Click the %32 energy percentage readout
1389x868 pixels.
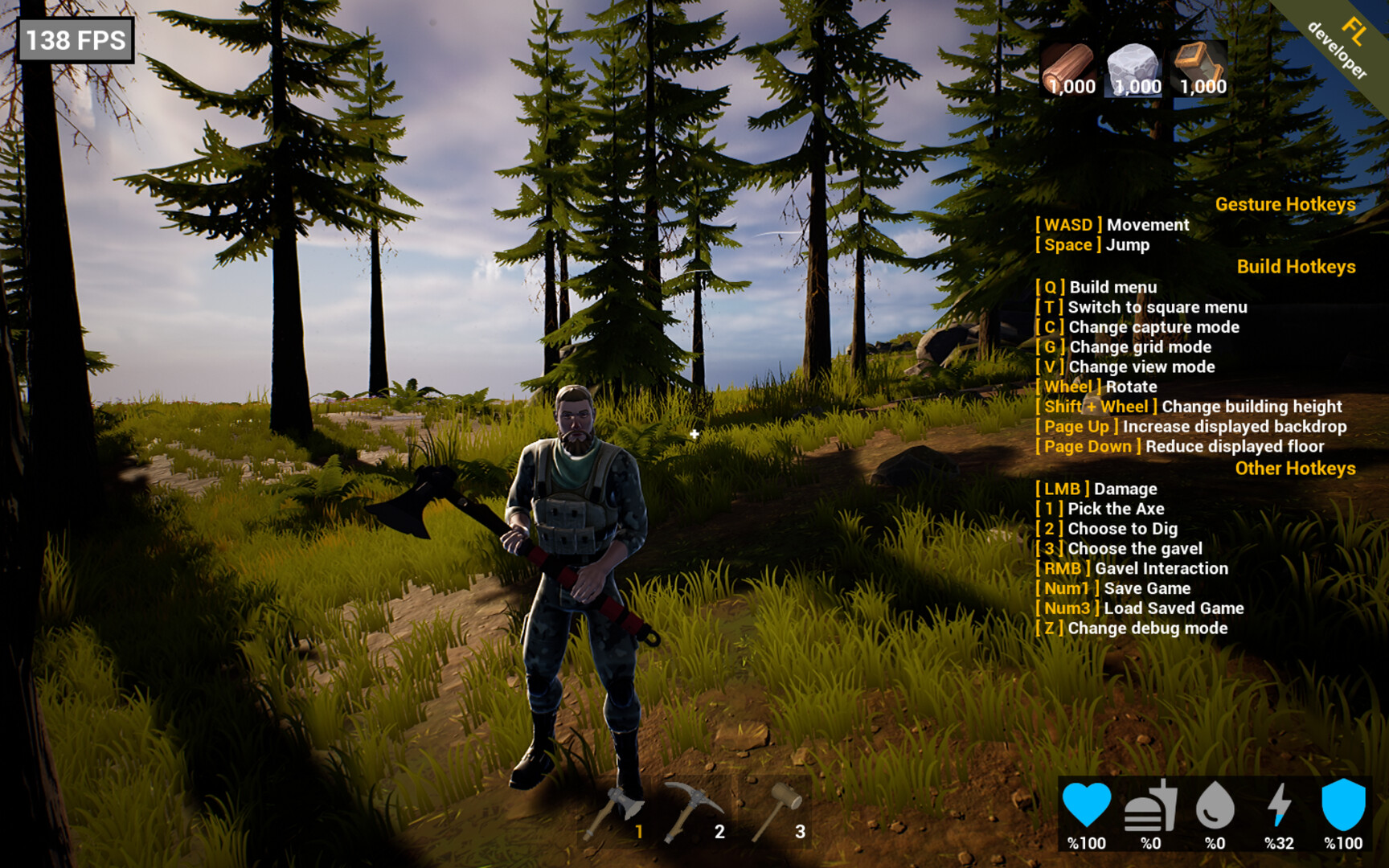point(1280,844)
